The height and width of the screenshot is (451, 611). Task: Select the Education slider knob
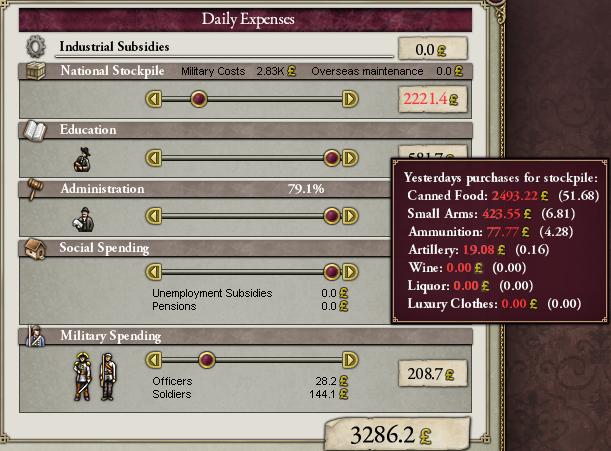(x=332, y=158)
